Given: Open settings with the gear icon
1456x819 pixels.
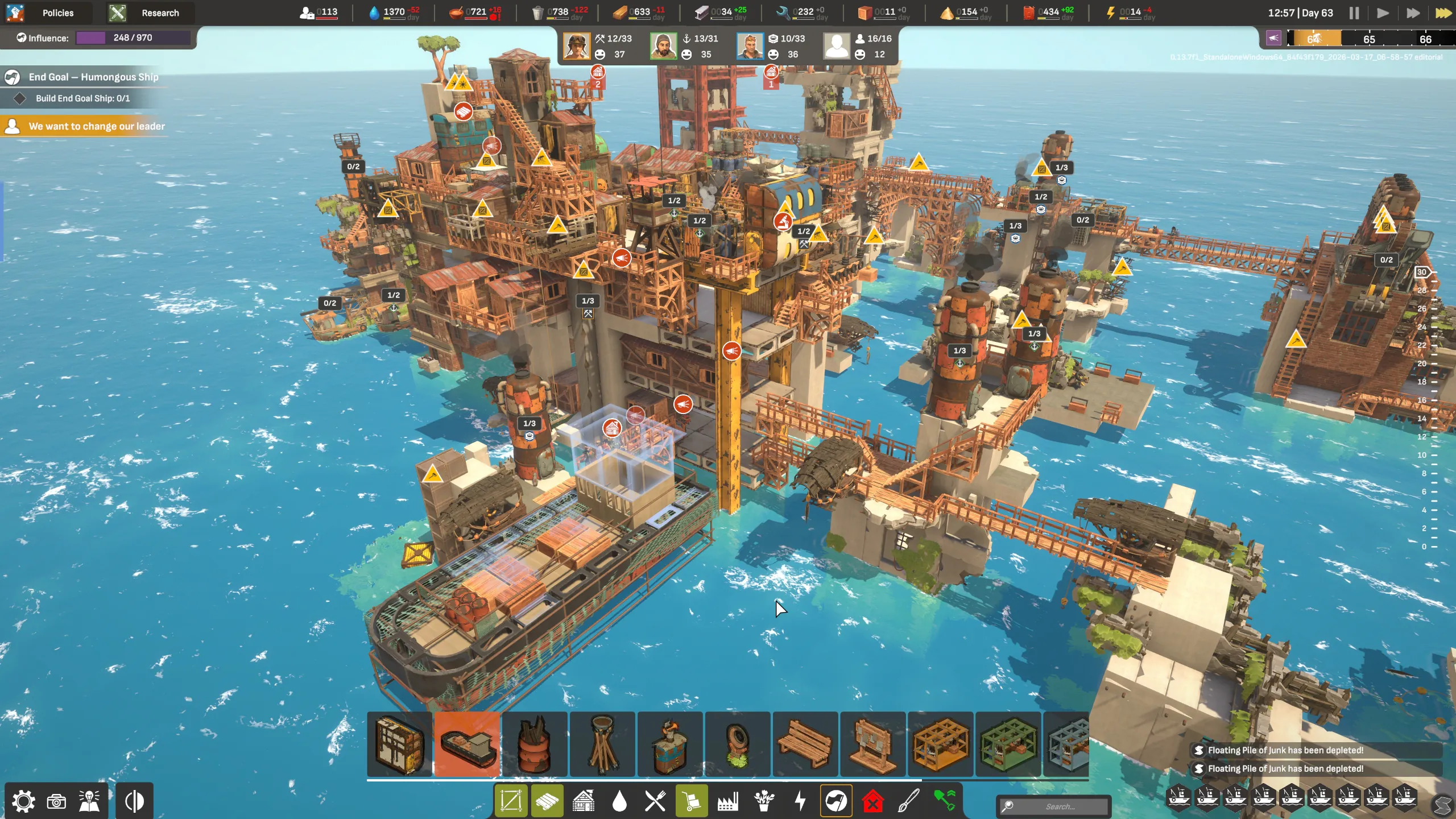Looking at the screenshot, I should point(23,801).
